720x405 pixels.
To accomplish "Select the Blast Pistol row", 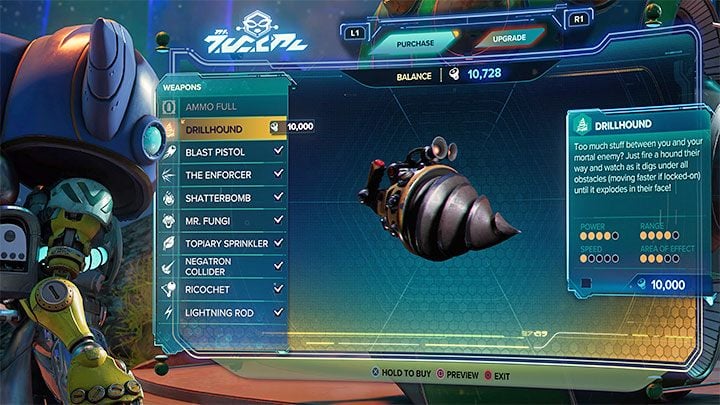I will point(220,151).
